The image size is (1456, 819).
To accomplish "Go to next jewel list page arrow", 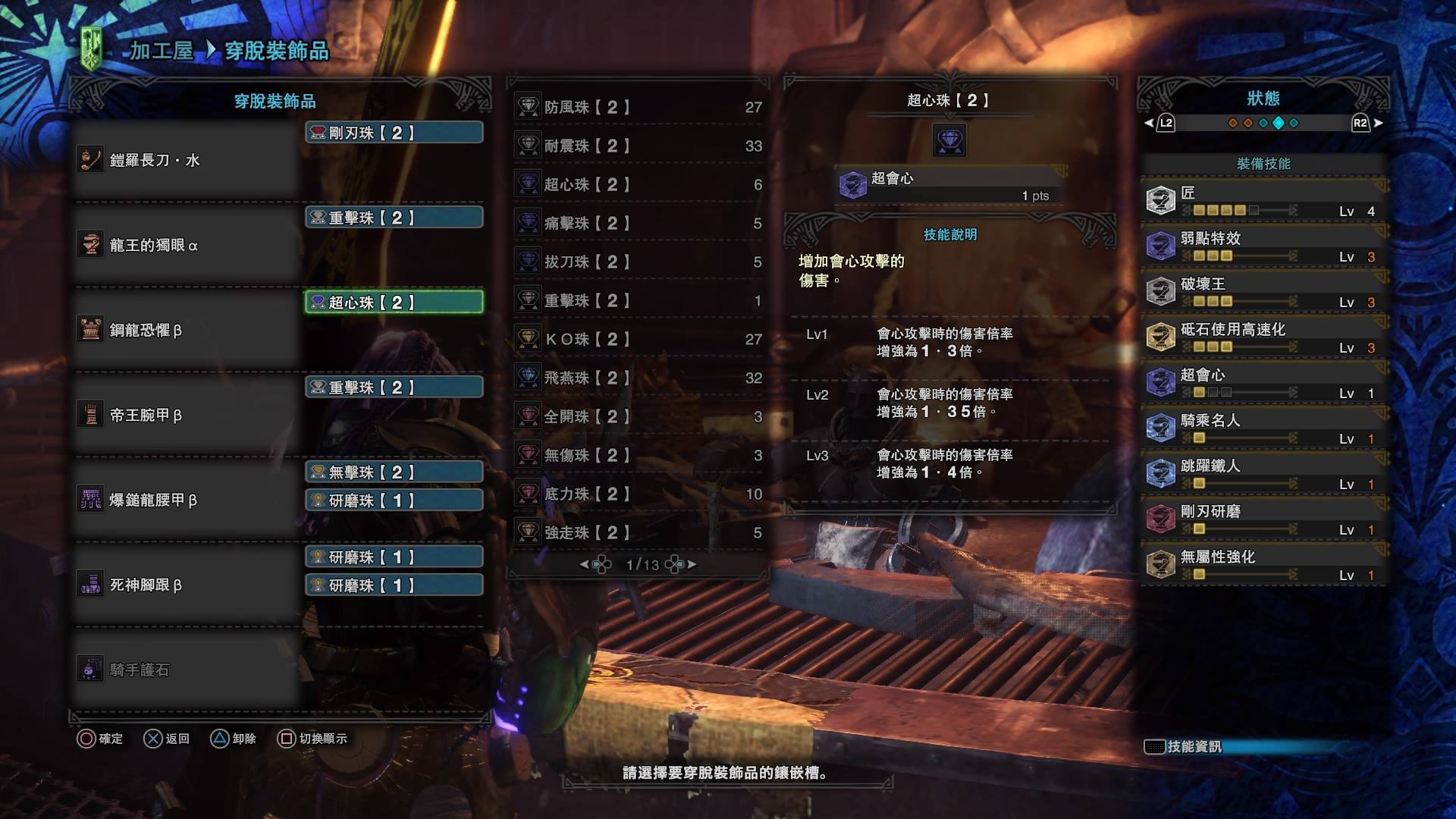I will (692, 565).
